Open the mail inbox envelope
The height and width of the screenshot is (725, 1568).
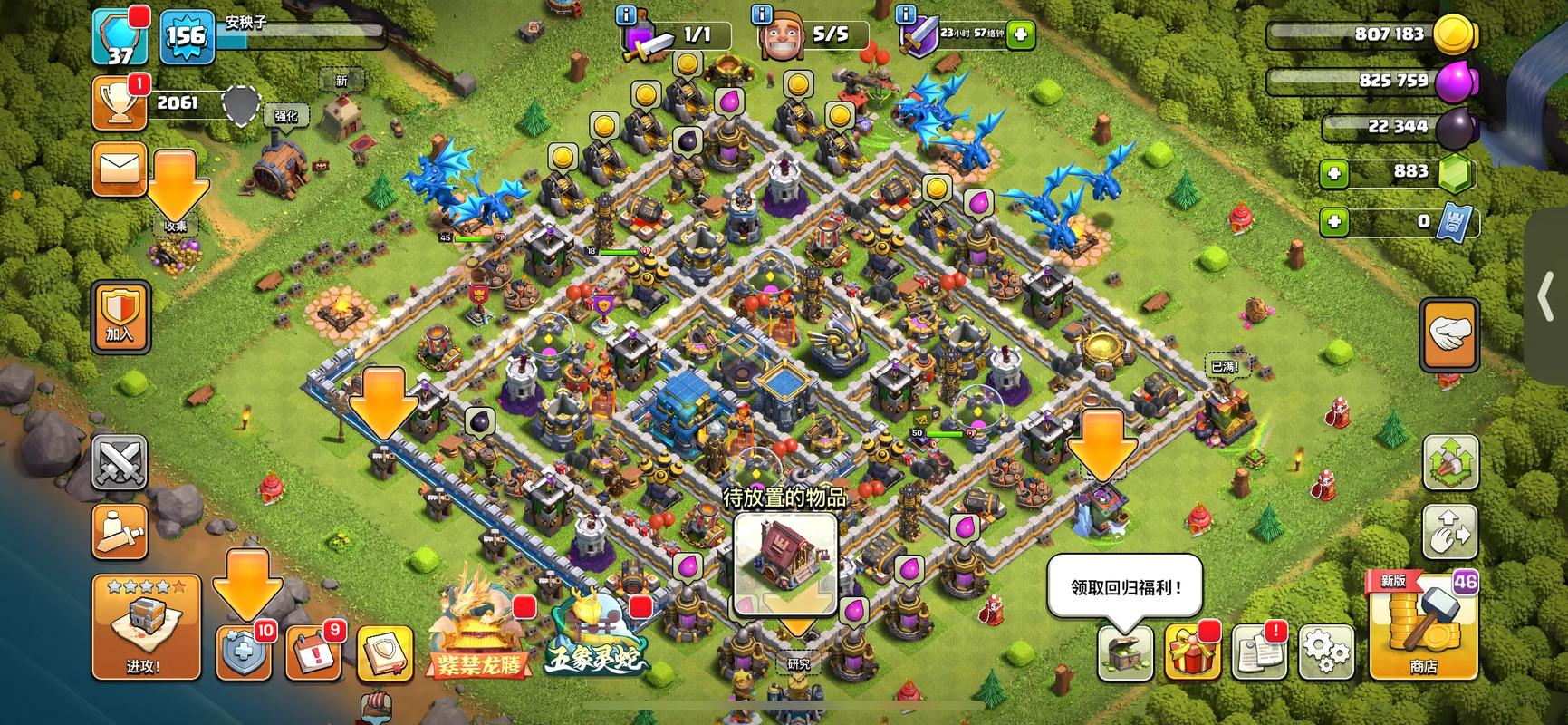click(x=120, y=169)
